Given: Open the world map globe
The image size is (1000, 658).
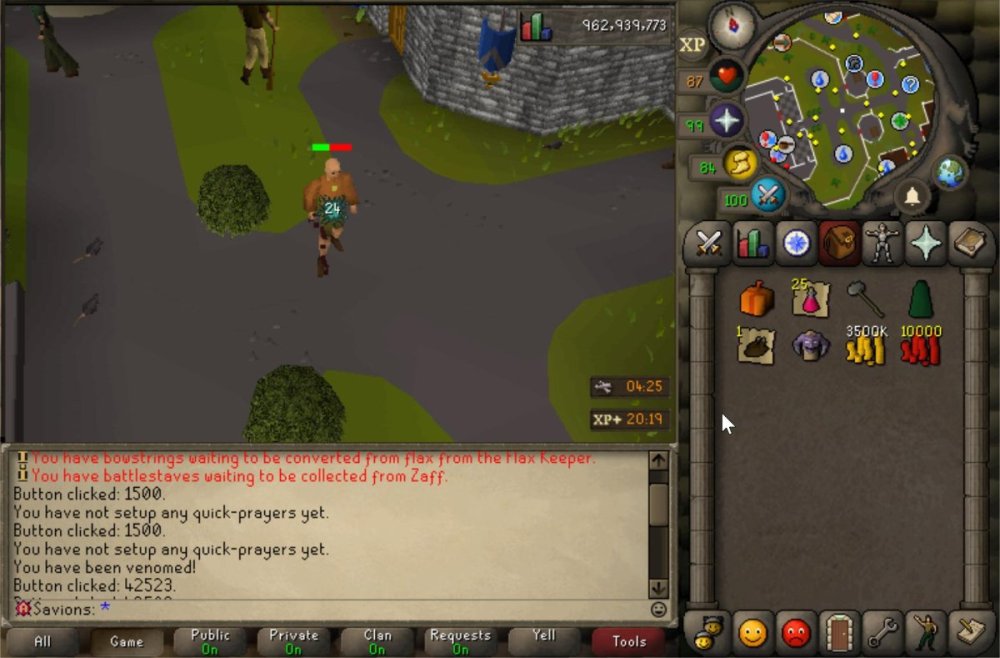Looking at the screenshot, I should [x=950, y=171].
